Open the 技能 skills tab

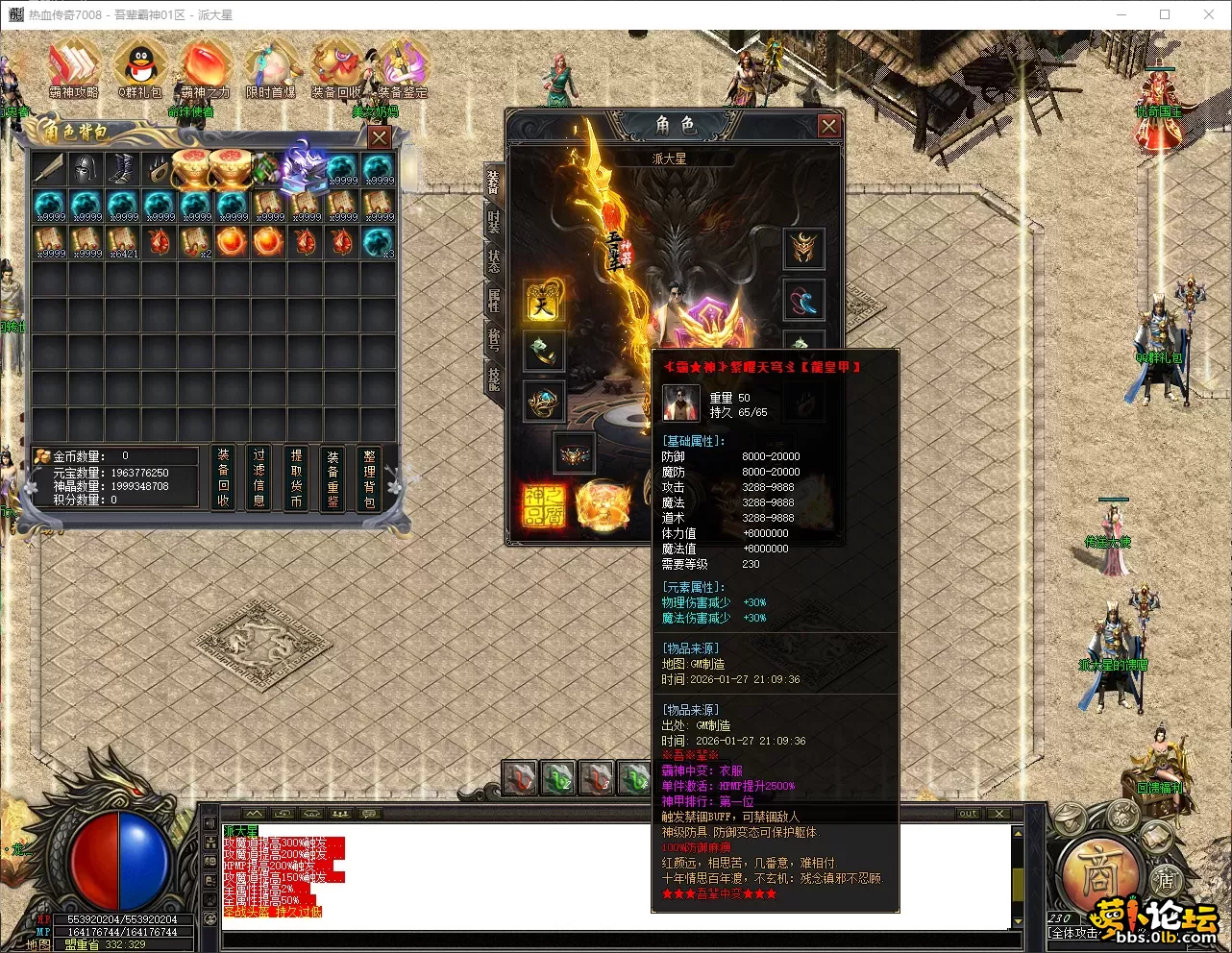pos(493,378)
